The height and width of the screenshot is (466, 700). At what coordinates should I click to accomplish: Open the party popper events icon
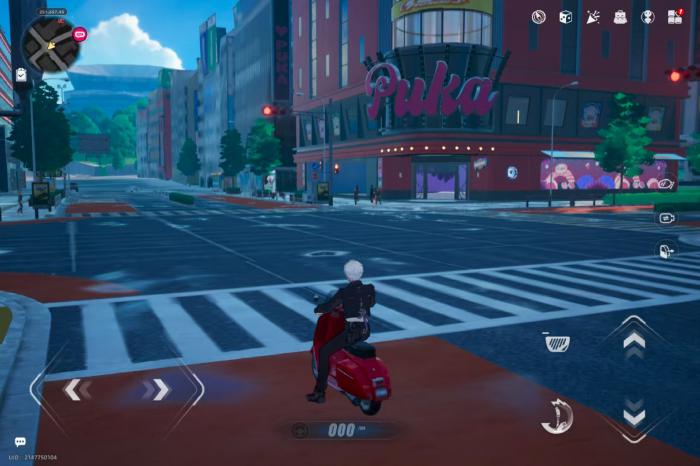(x=592, y=17)
